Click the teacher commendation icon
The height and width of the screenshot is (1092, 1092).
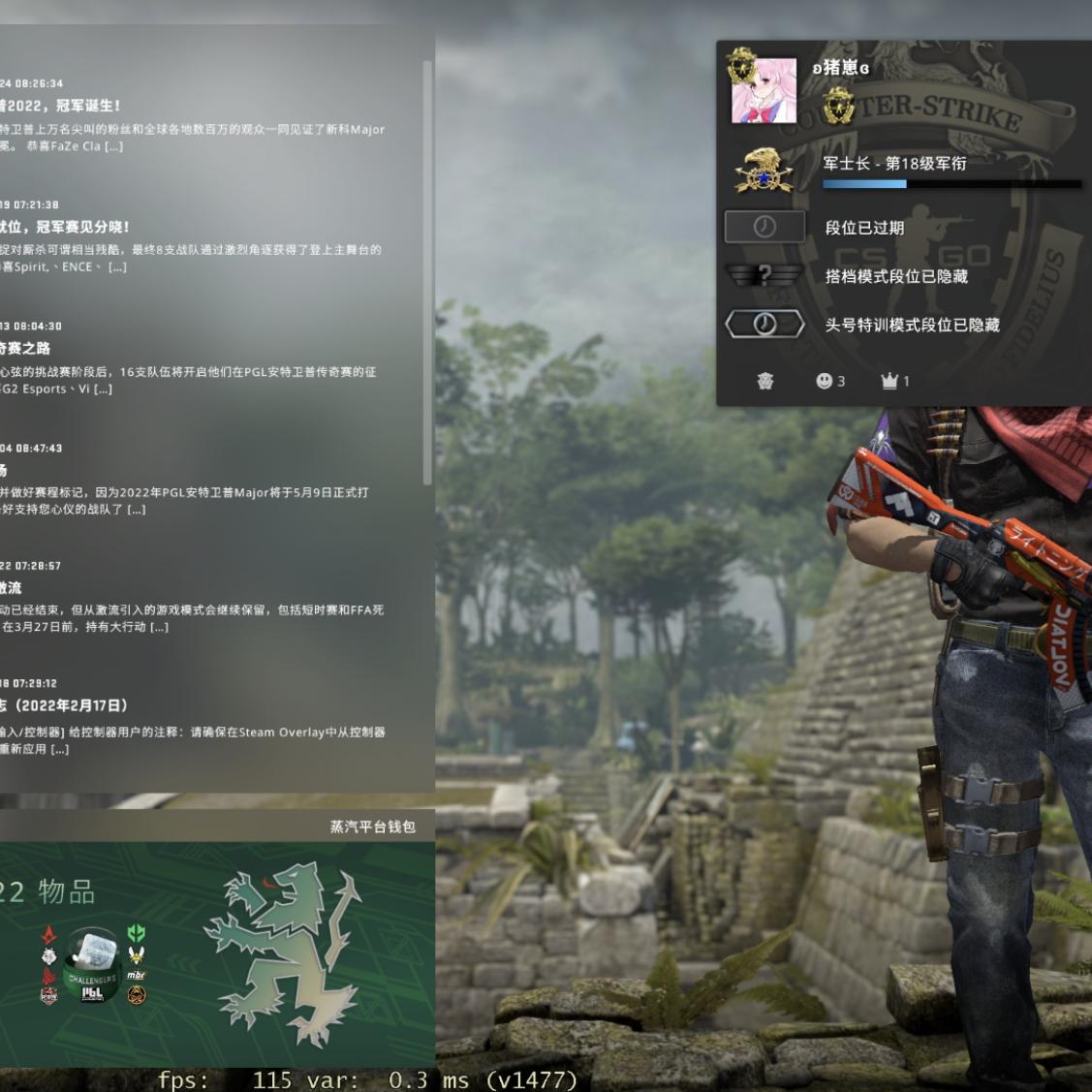[x=765, y=381]
